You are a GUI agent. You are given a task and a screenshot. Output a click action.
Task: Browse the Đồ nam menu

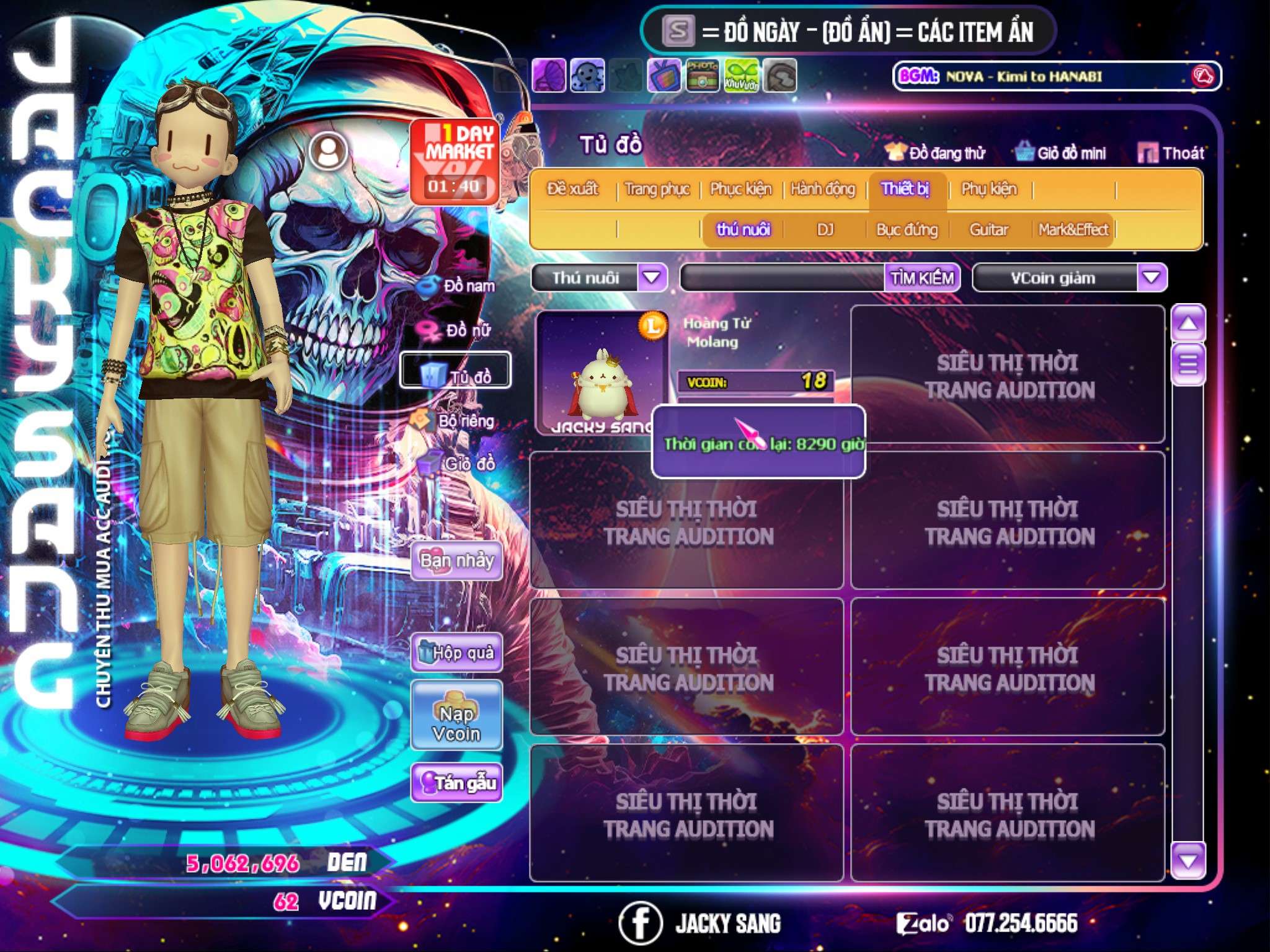[458, 286]
